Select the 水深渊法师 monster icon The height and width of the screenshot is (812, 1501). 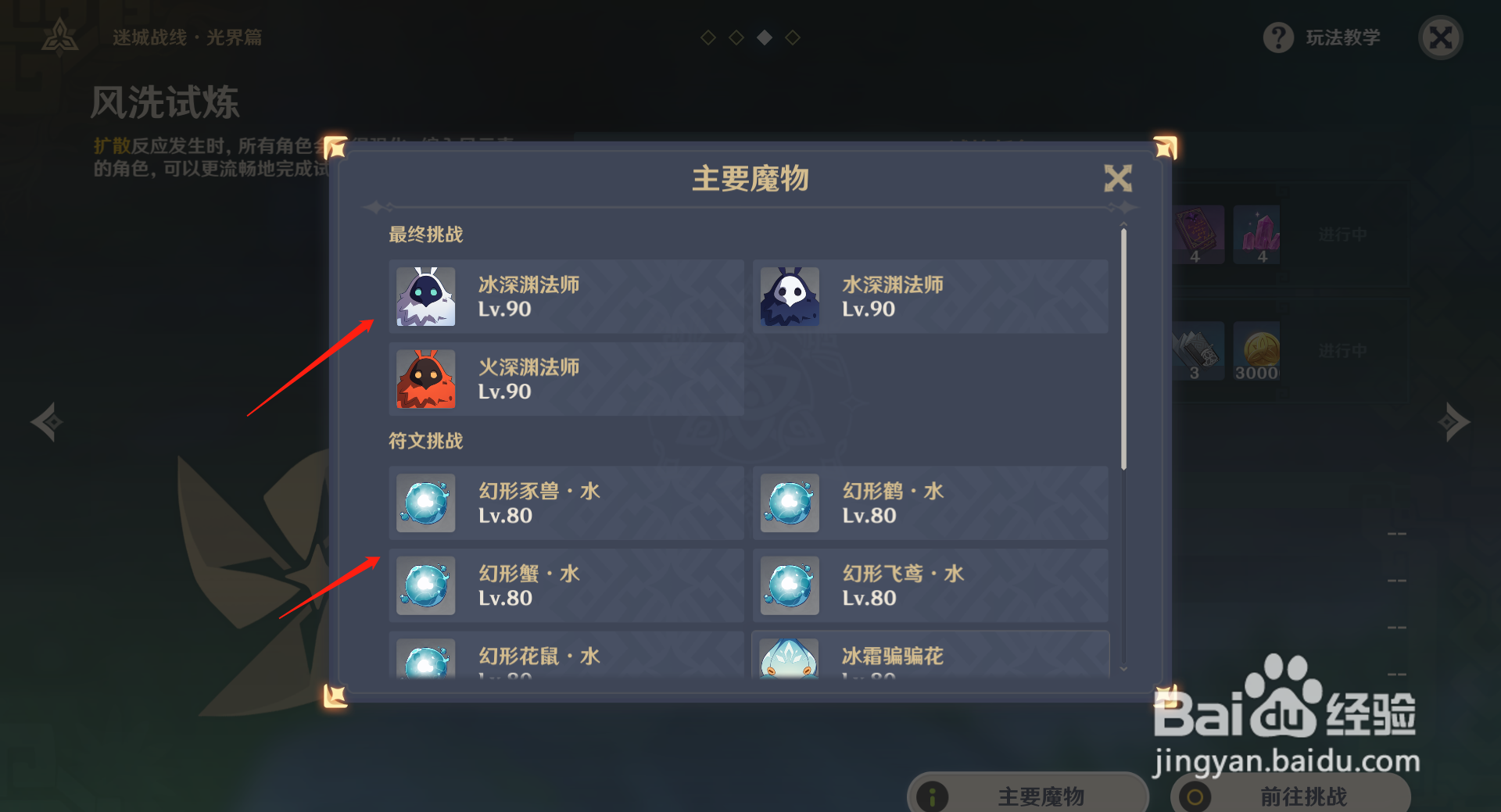789,297
